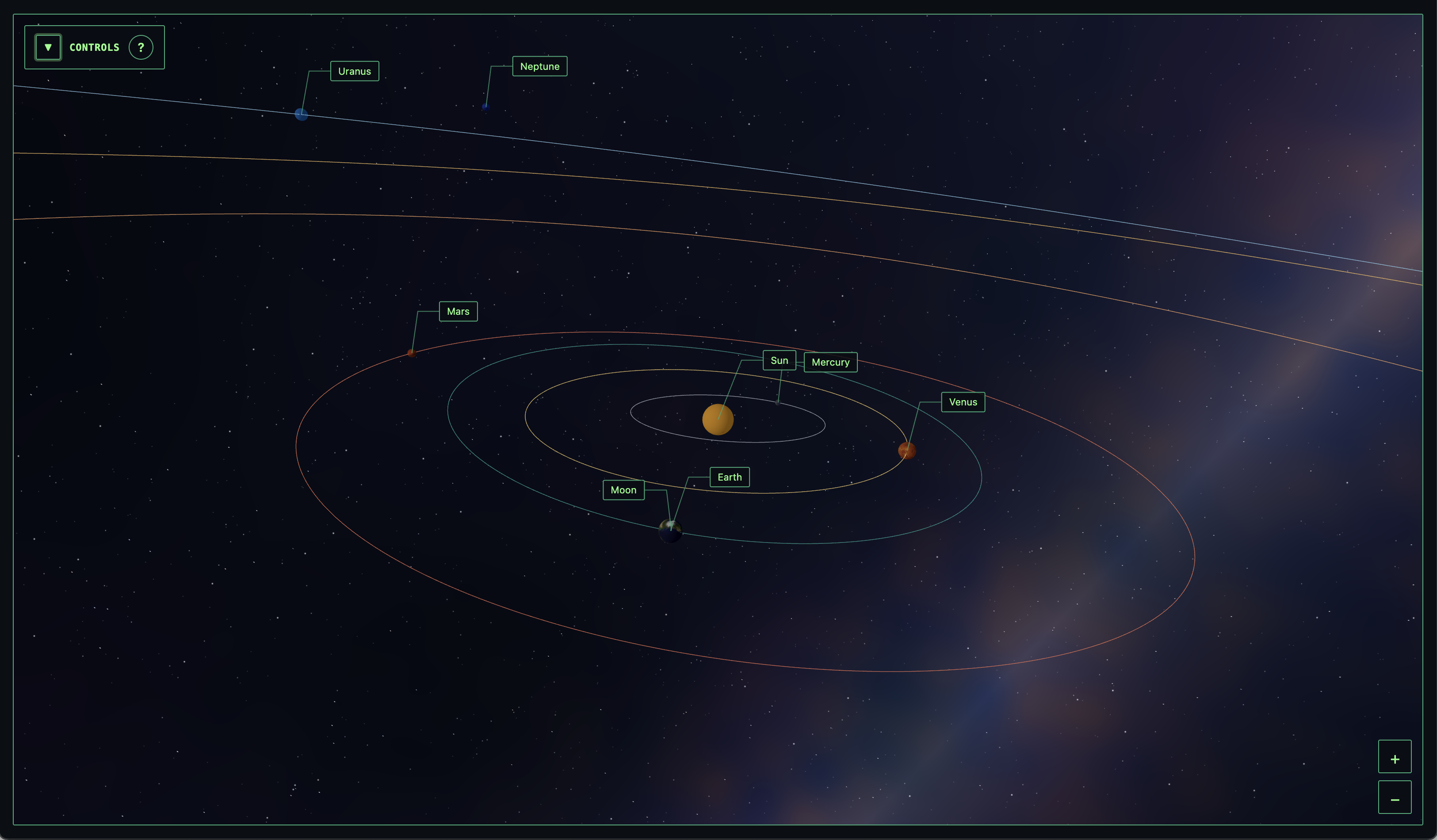The image size is (1437, 840).
Task: Click the Moon label
Action: tap(623, 490)
